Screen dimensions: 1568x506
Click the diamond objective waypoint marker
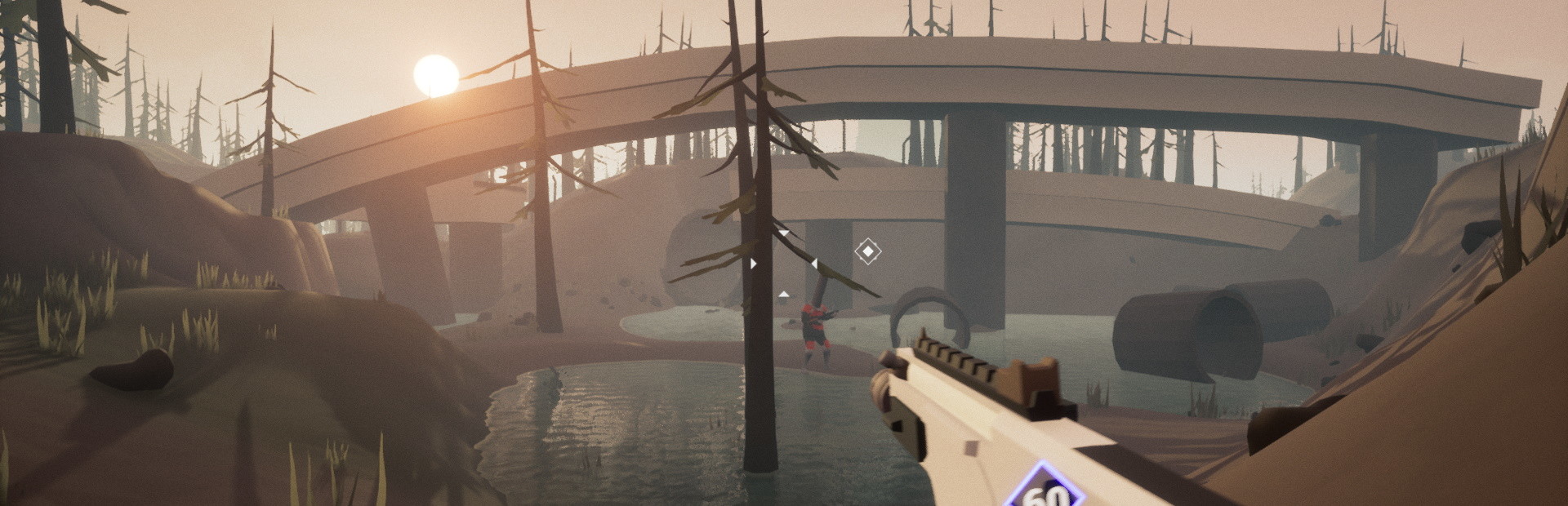(x=867, y=251)
